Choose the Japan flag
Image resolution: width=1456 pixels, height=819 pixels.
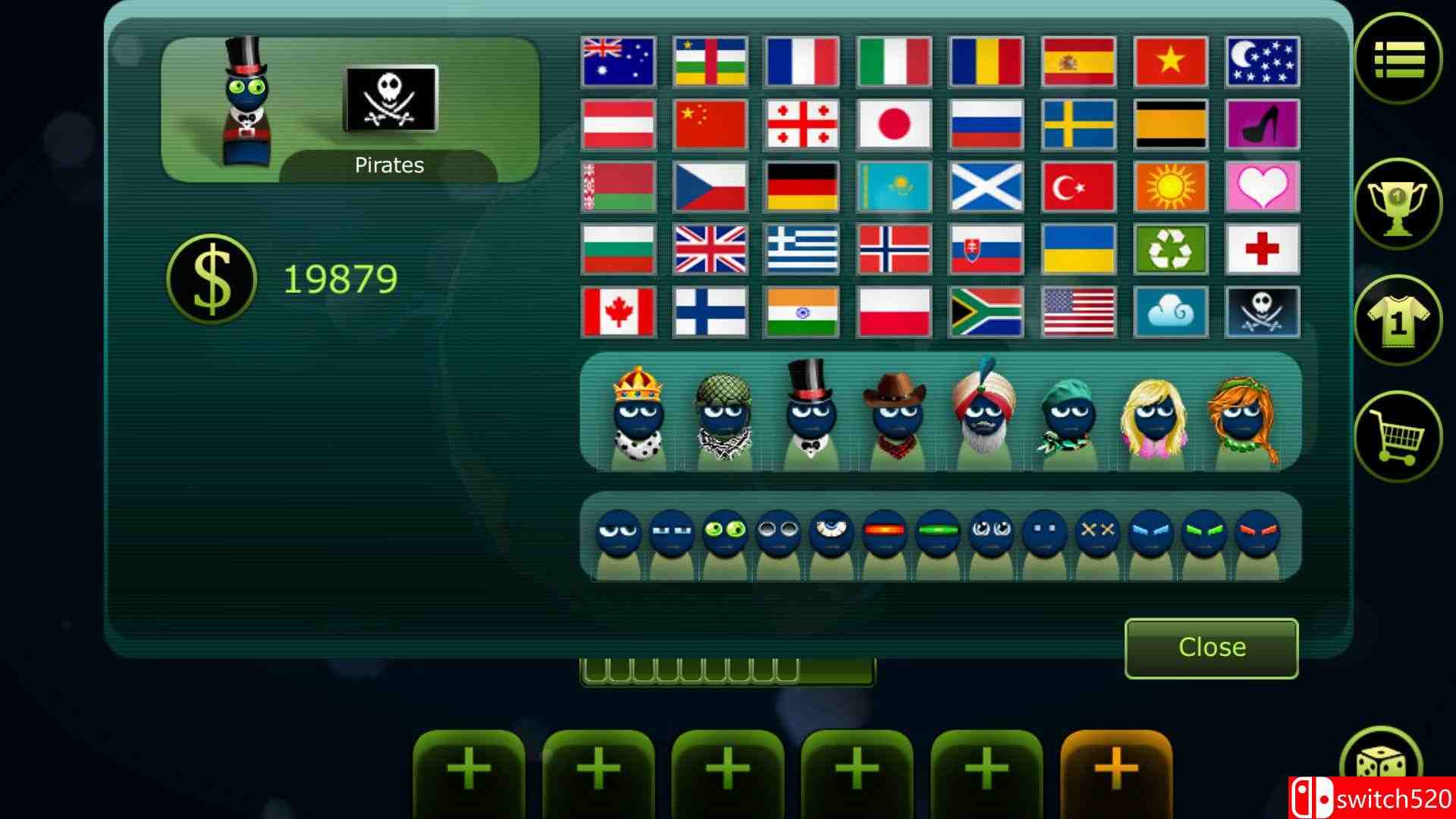(893, 124)
